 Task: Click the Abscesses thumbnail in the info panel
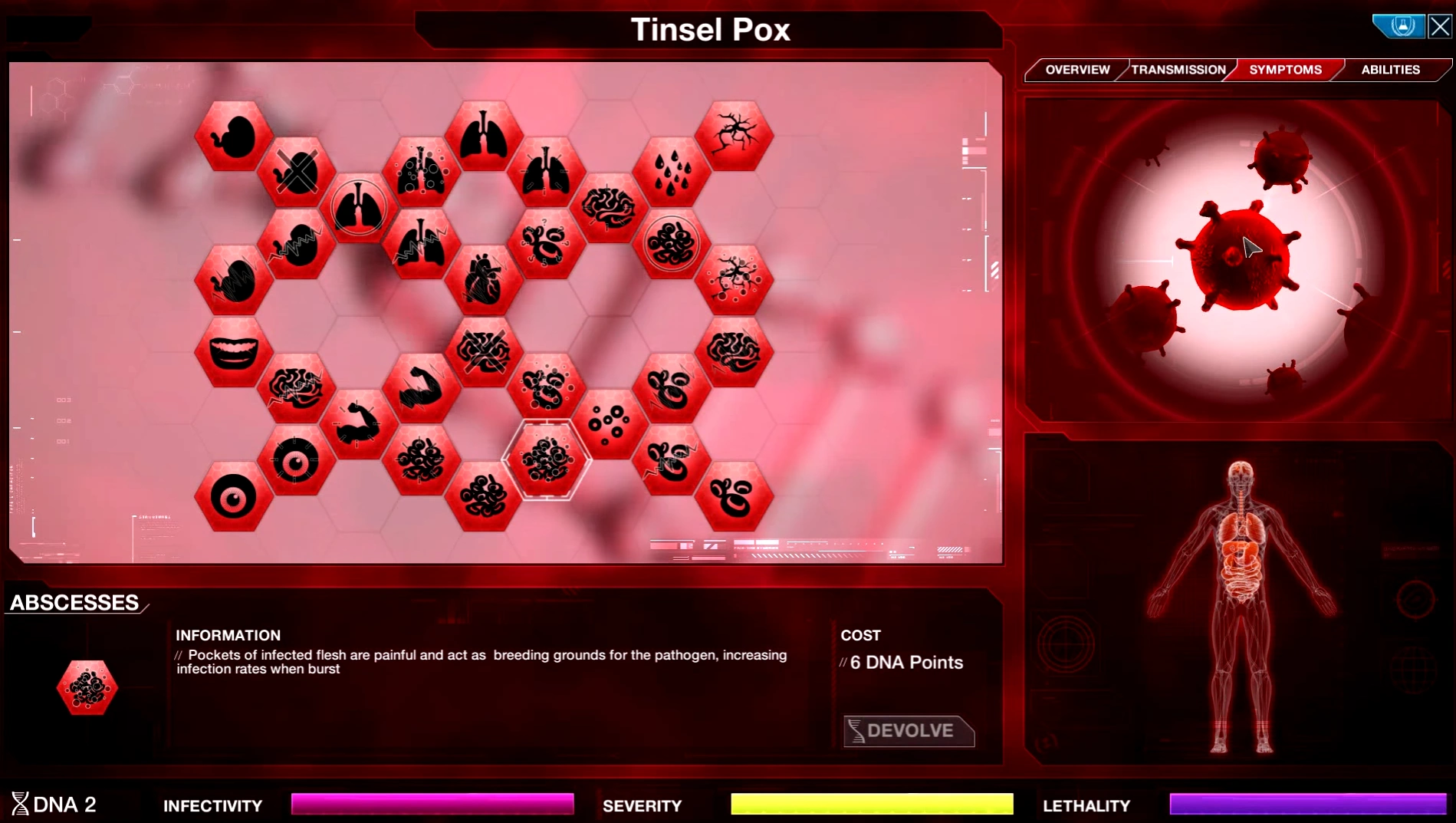tap(87, 687)
